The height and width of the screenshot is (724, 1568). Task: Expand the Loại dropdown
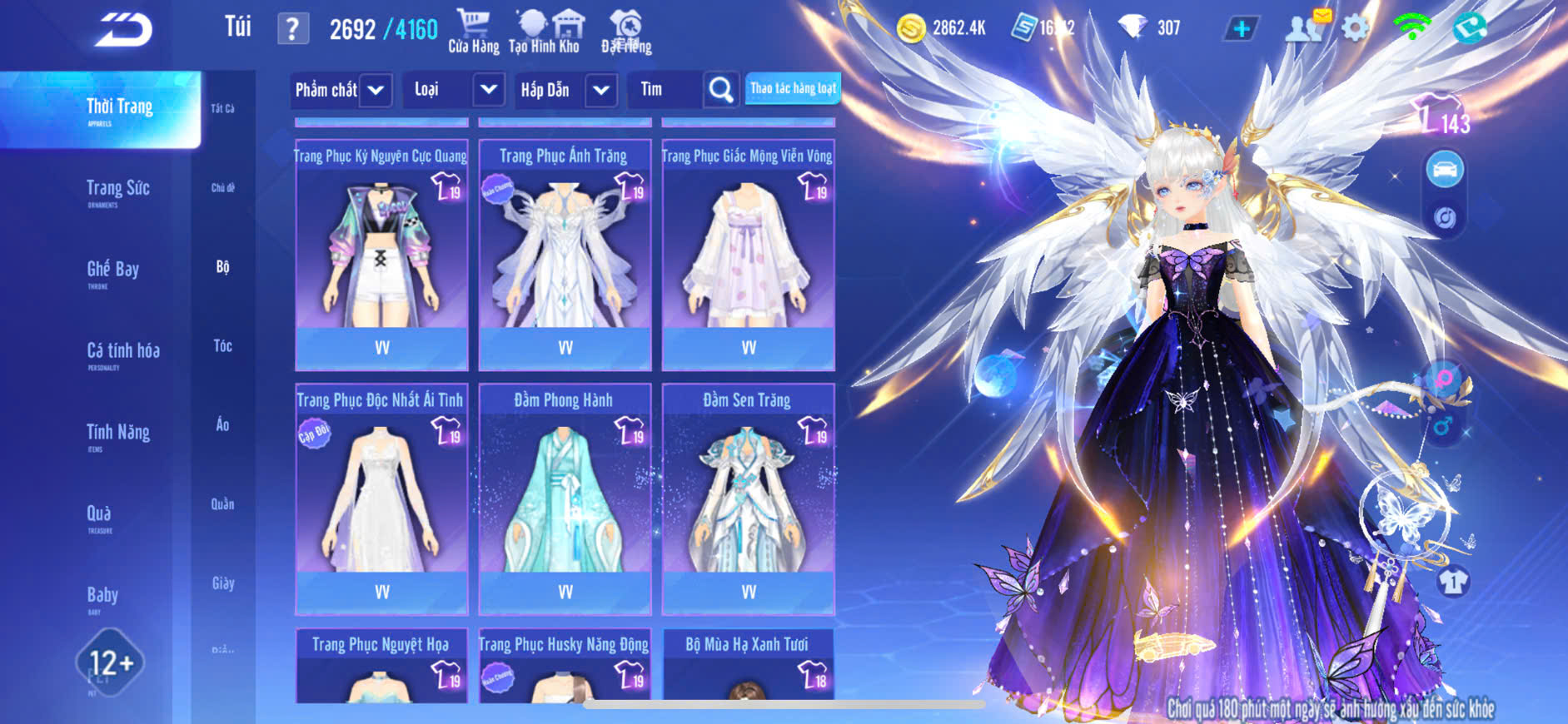pyautogui.click(x=488, y=90)
